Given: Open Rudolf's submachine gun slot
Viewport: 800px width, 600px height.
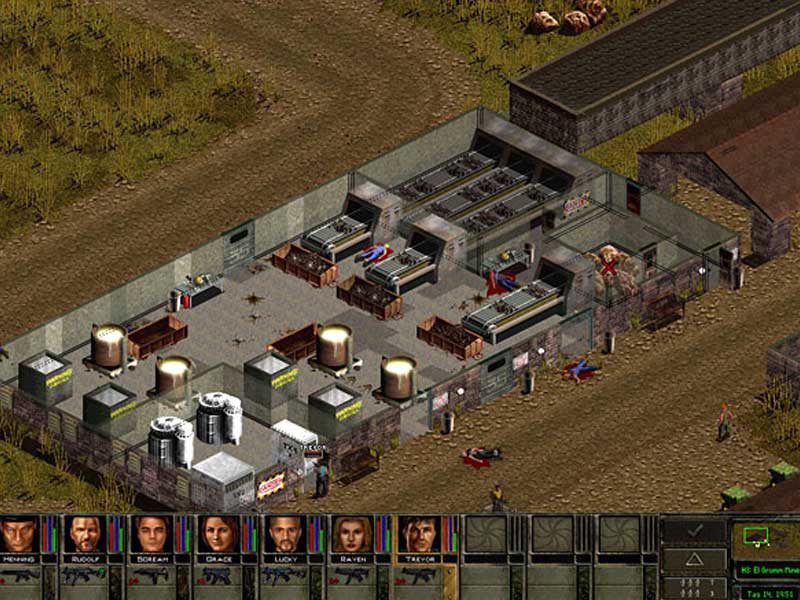Looking at the screenshot, I should tap(86, 576).
